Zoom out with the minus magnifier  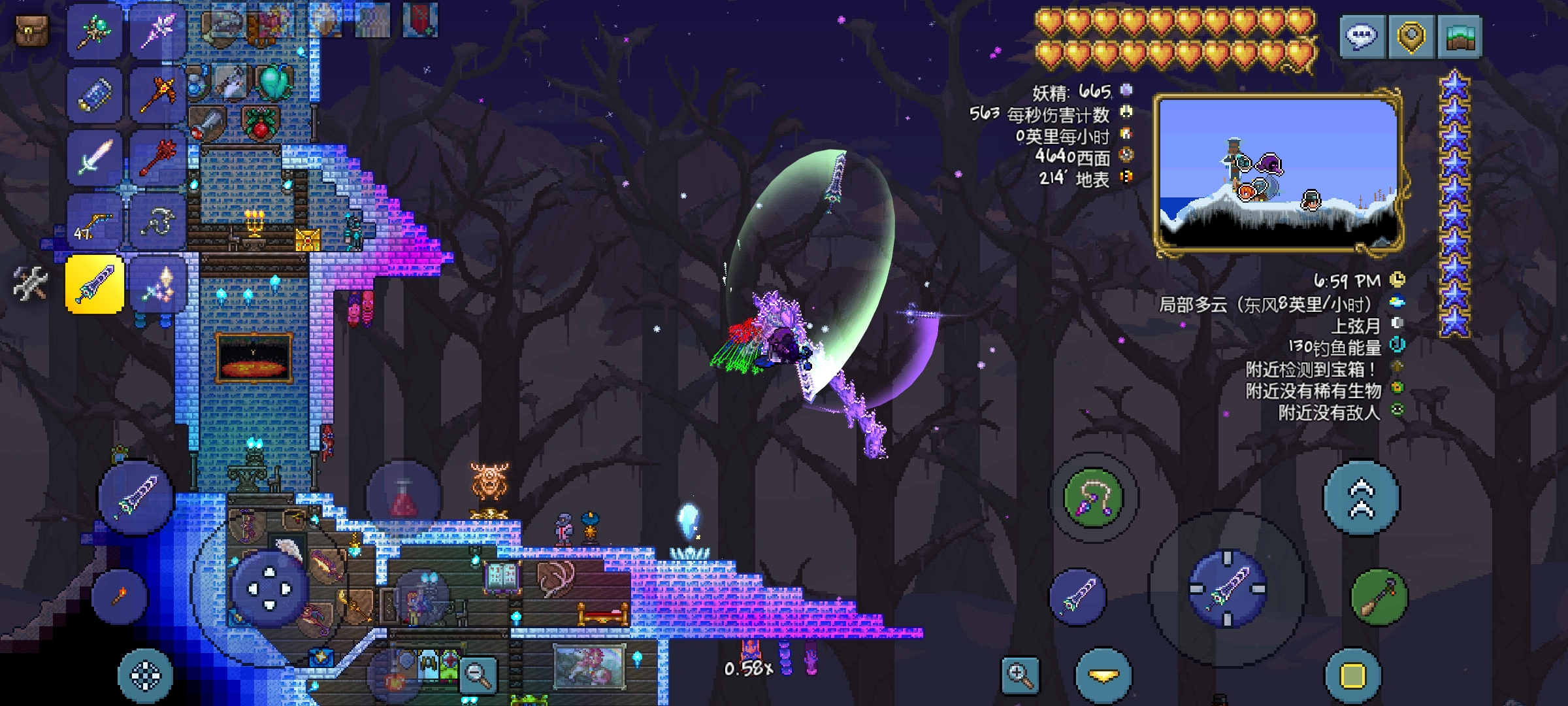(478, 673)
